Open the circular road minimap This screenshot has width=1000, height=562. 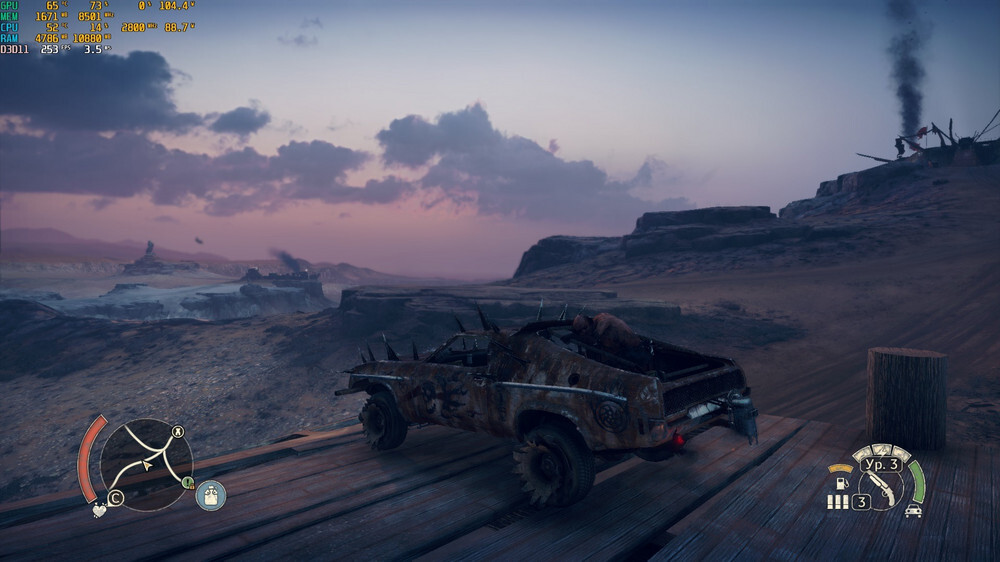pyautogui.click(x=146, y=464)
